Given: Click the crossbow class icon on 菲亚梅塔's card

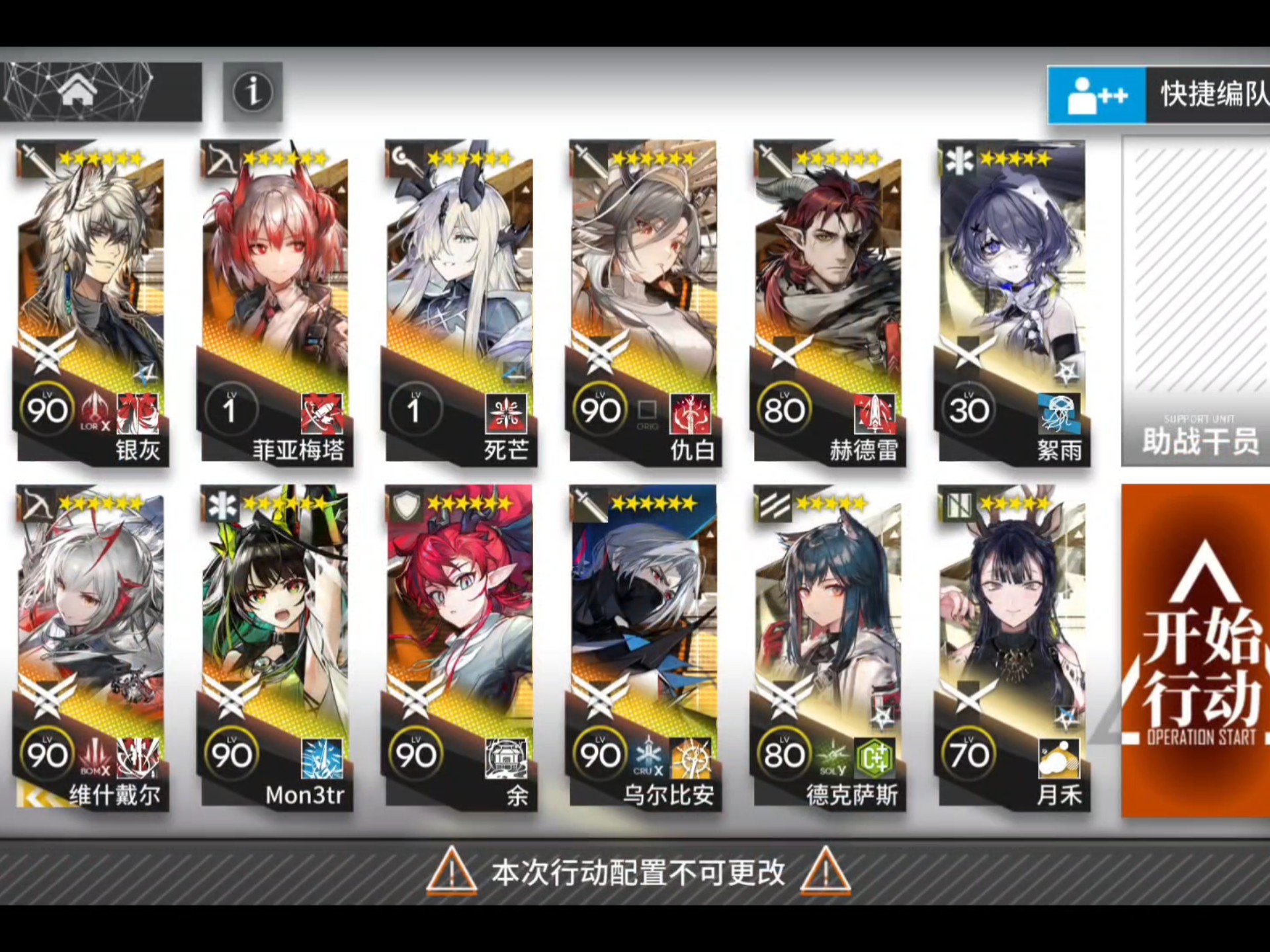Looking at the screenshot, I should point(220,158).
